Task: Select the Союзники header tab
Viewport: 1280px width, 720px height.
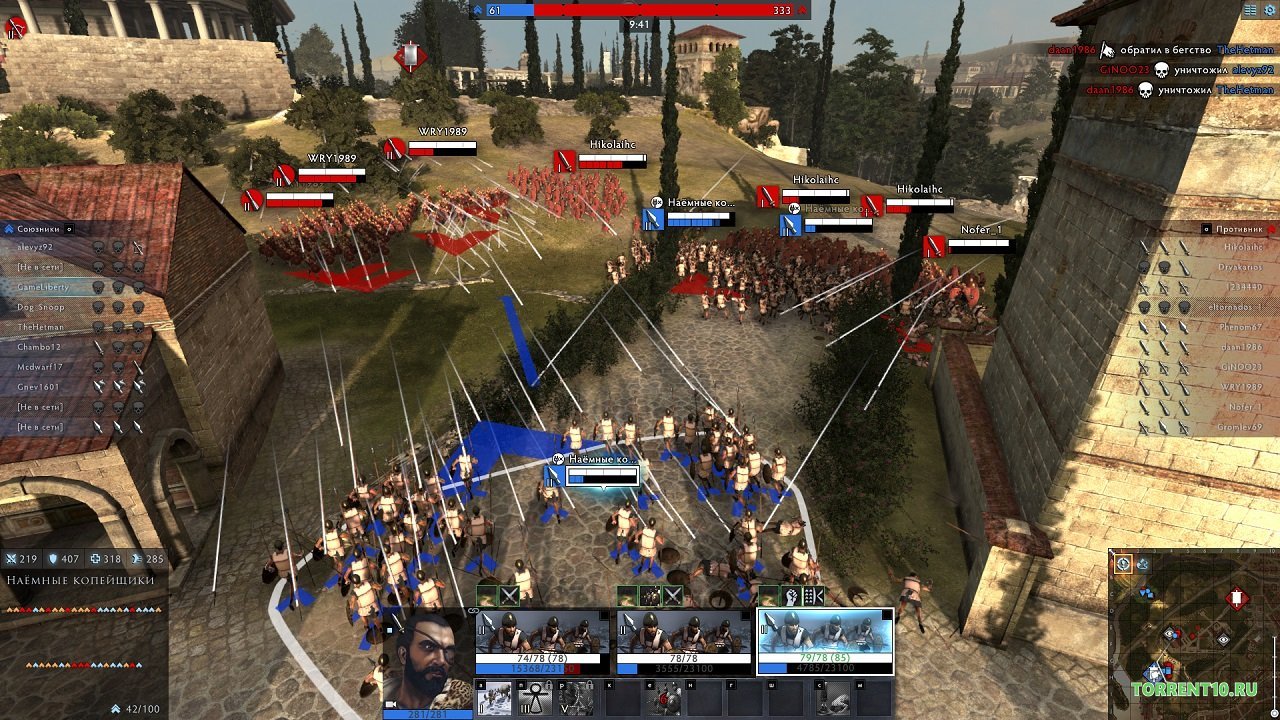Action: coord(38,229)
